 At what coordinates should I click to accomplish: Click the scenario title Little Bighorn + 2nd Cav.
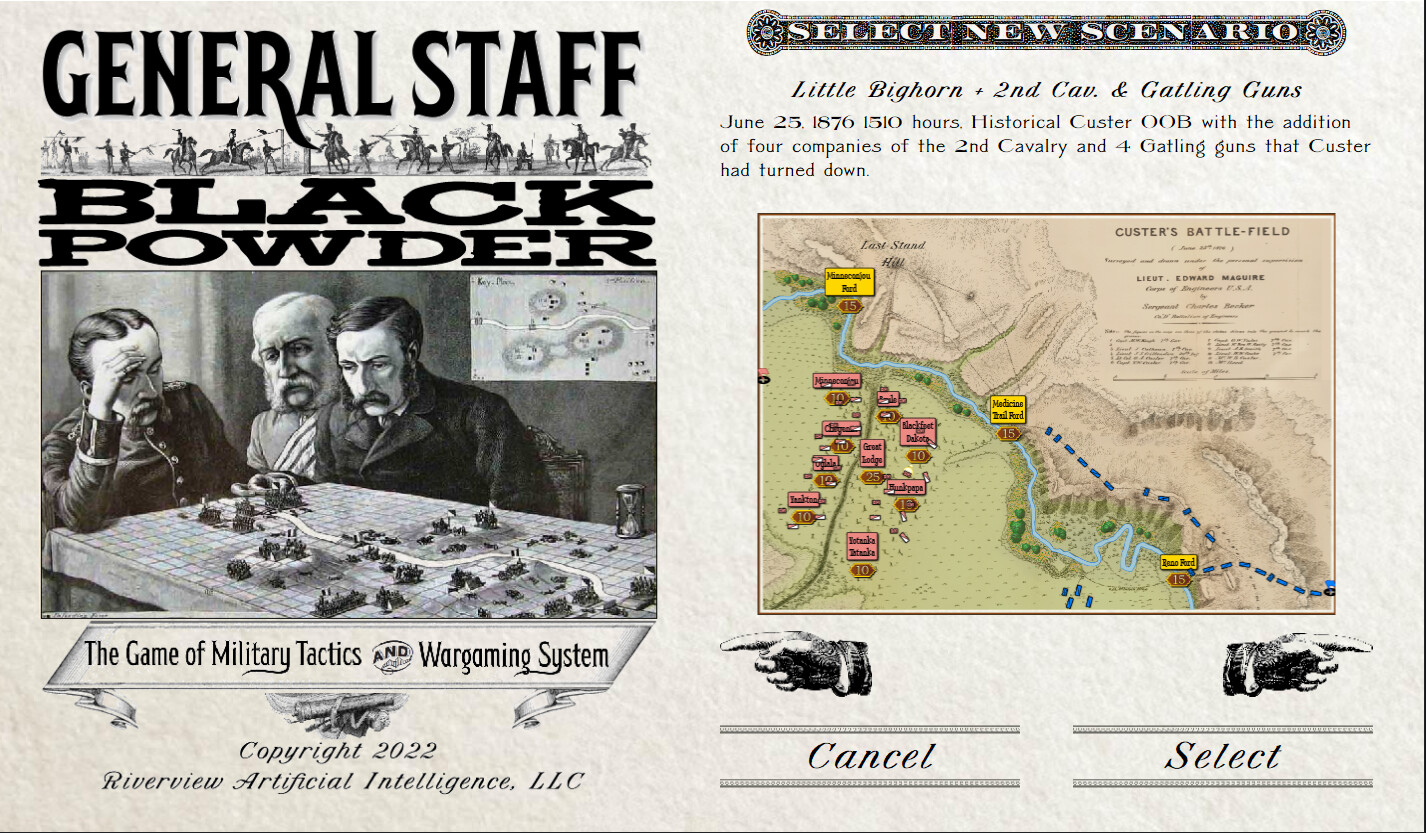point(1045,89)
